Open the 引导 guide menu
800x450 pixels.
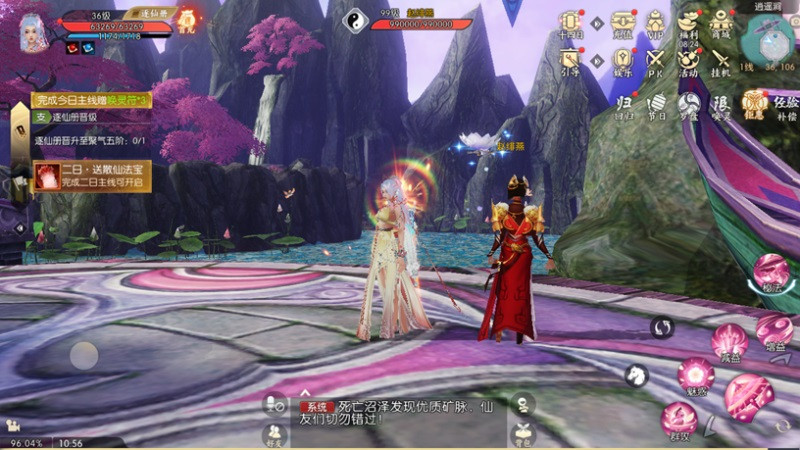(571, 59)
